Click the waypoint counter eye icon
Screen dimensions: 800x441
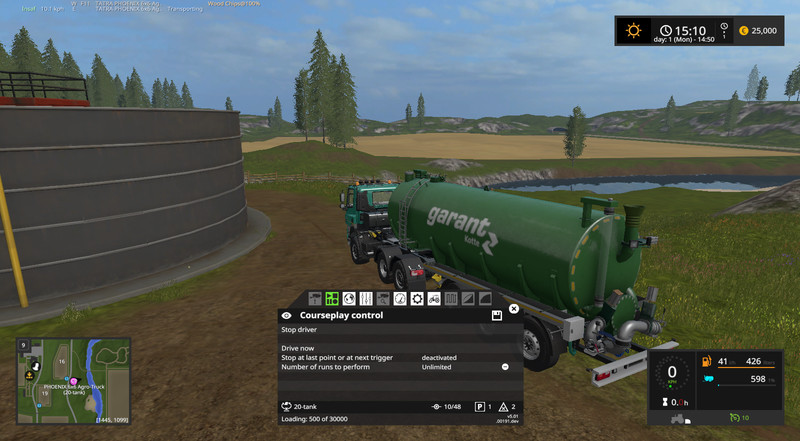coord(437,407)
